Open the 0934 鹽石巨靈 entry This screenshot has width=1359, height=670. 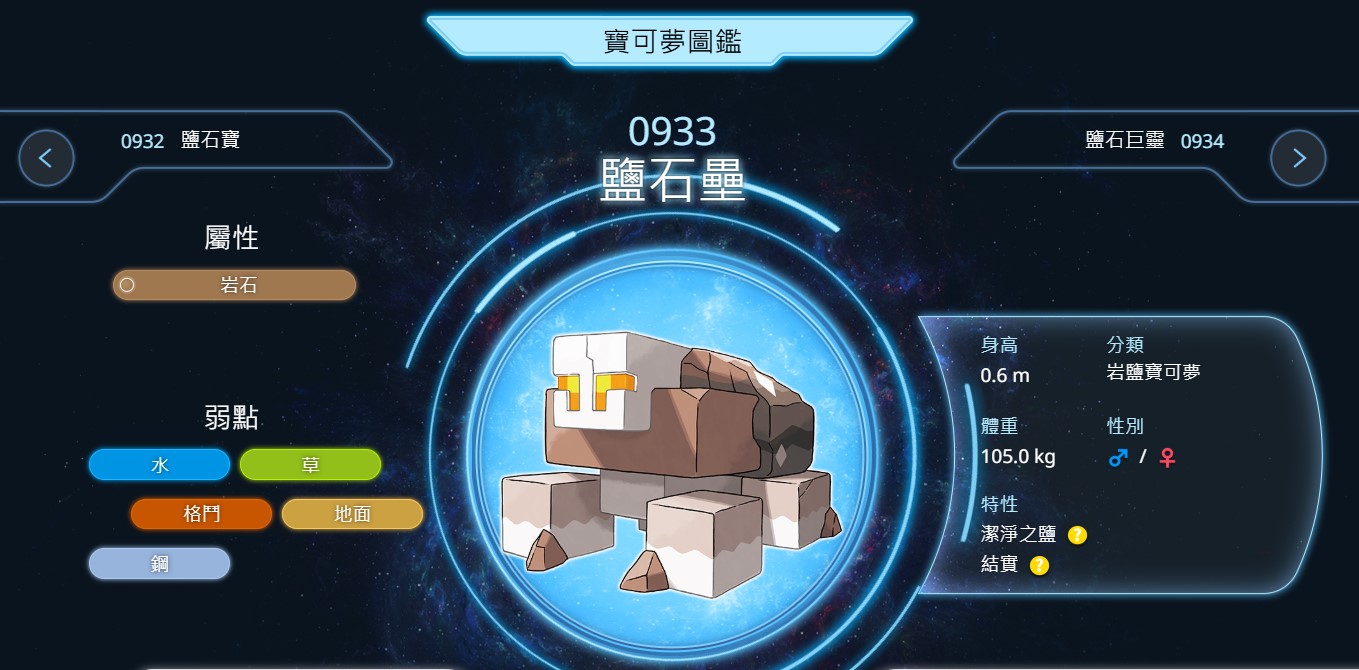1154,141
